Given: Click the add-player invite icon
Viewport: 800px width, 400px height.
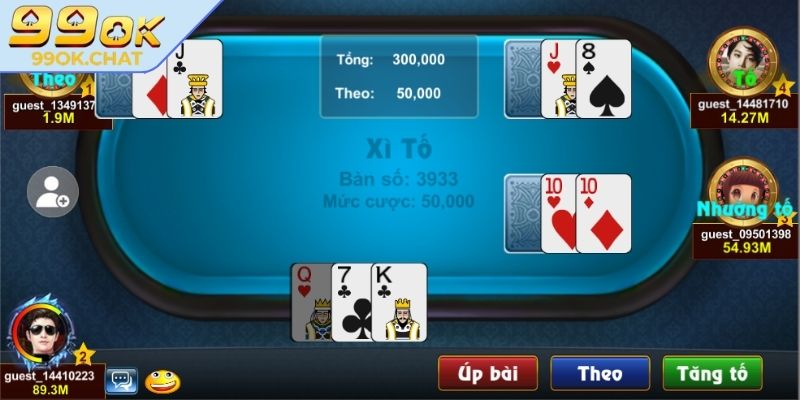Looking at the screenshot, I should [x=52, y=192].
